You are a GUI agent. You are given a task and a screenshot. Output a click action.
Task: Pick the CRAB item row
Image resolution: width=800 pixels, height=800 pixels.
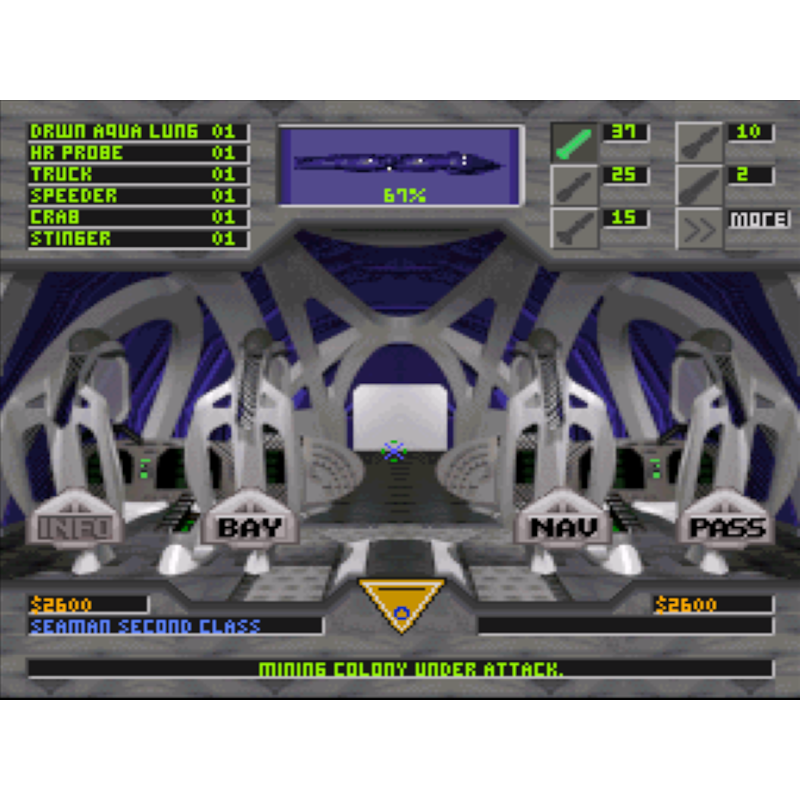point(137,217)
